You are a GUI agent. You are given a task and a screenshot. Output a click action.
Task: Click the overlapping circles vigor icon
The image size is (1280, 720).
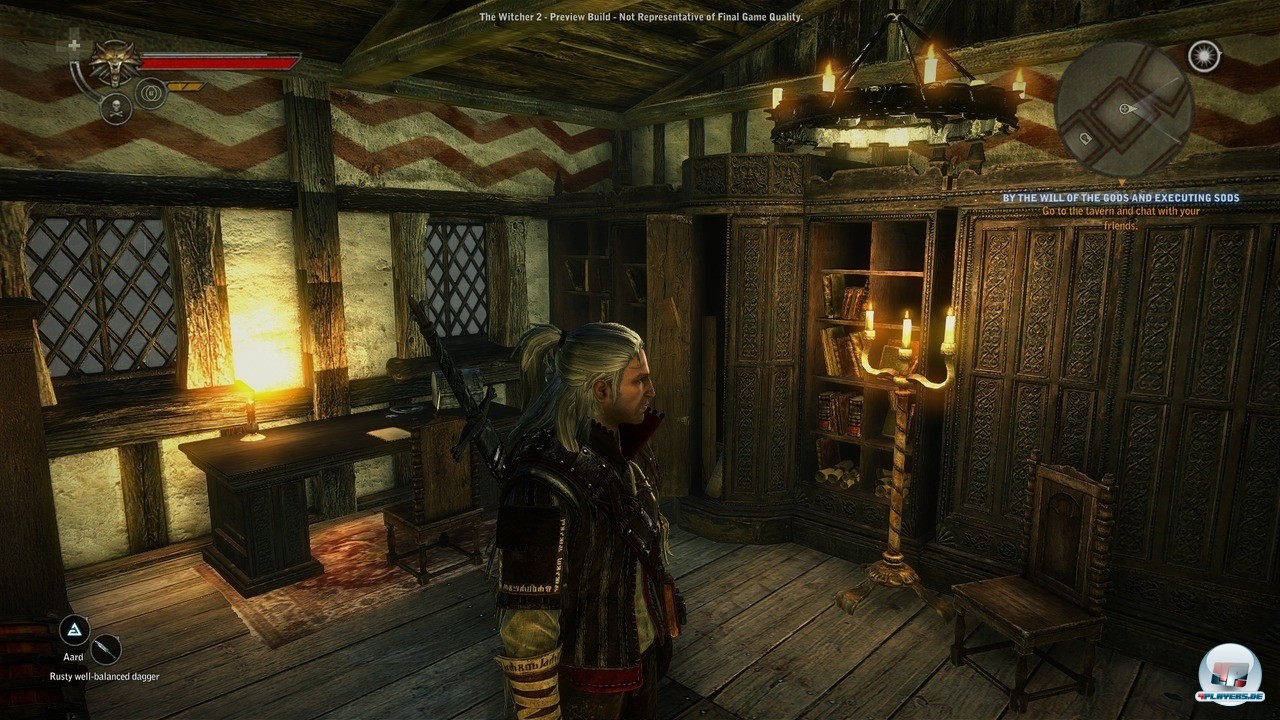tap(150, 93)
